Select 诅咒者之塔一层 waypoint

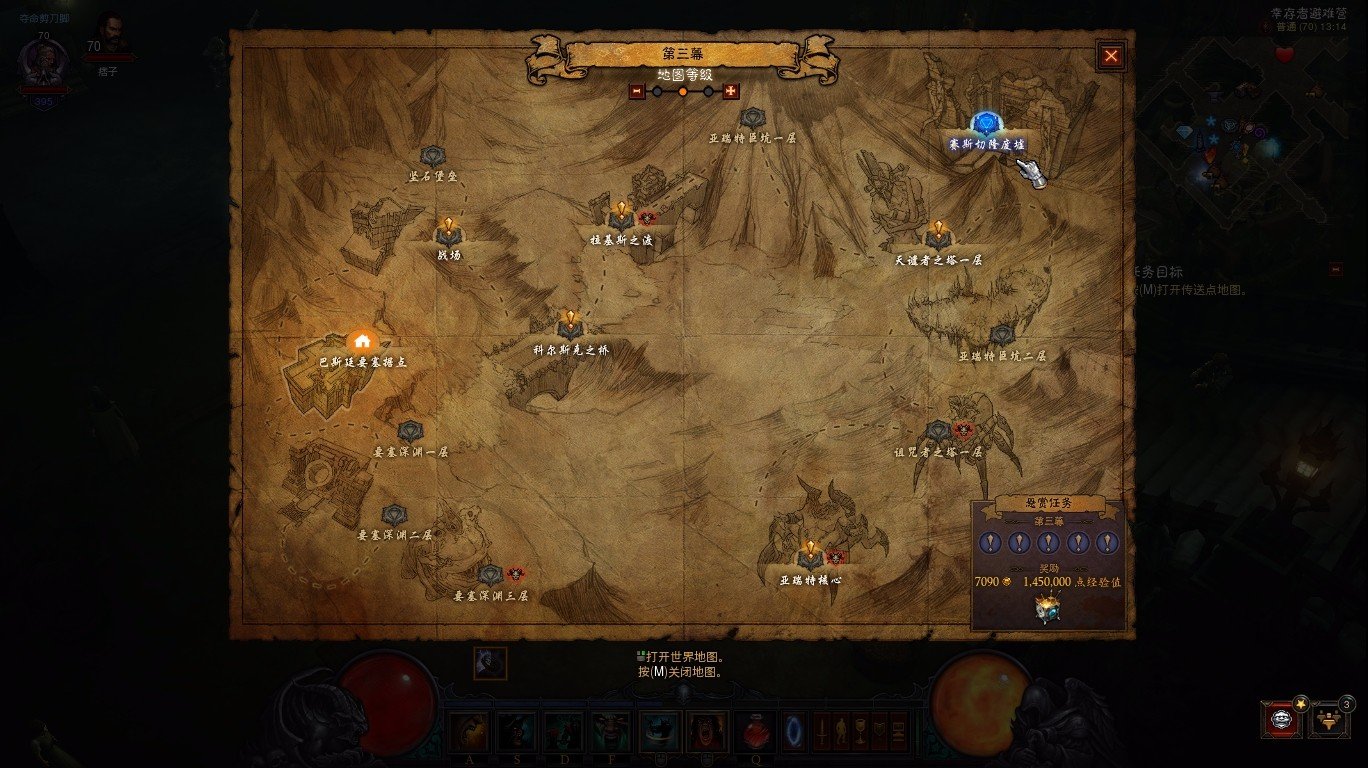point(937,432)
